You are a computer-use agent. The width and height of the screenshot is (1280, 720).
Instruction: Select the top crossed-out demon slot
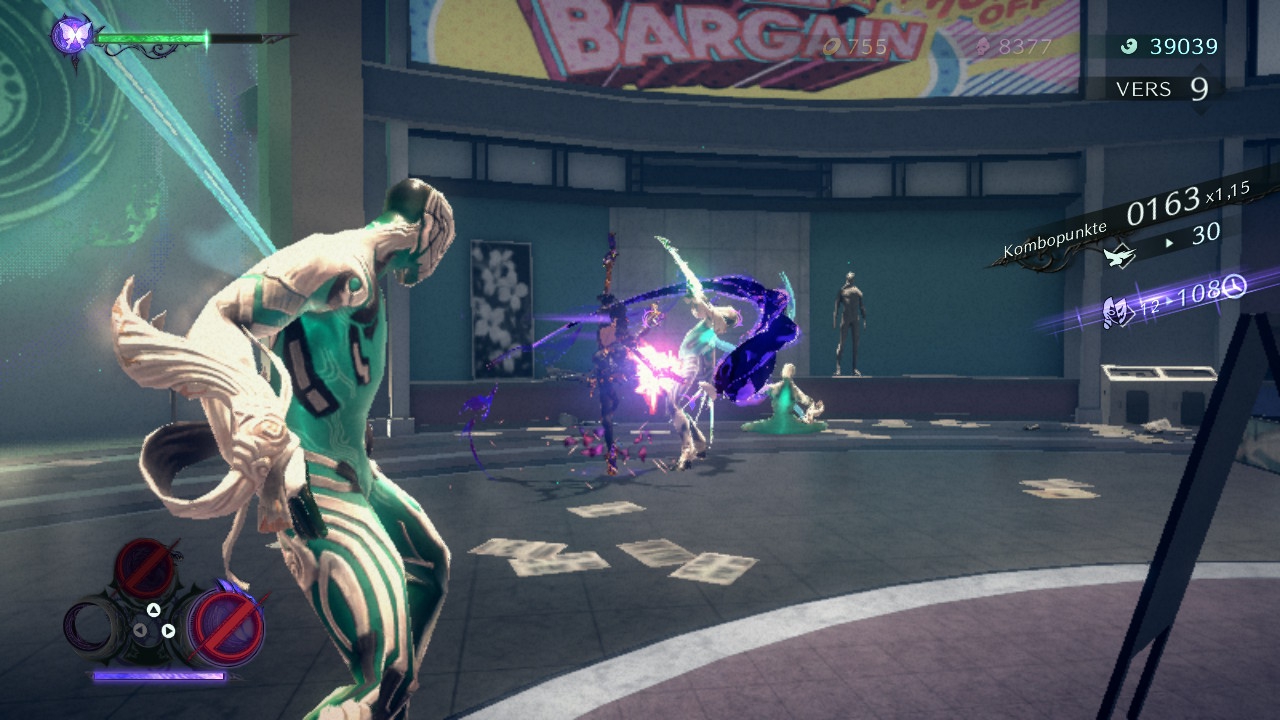(x=144, y=567)
